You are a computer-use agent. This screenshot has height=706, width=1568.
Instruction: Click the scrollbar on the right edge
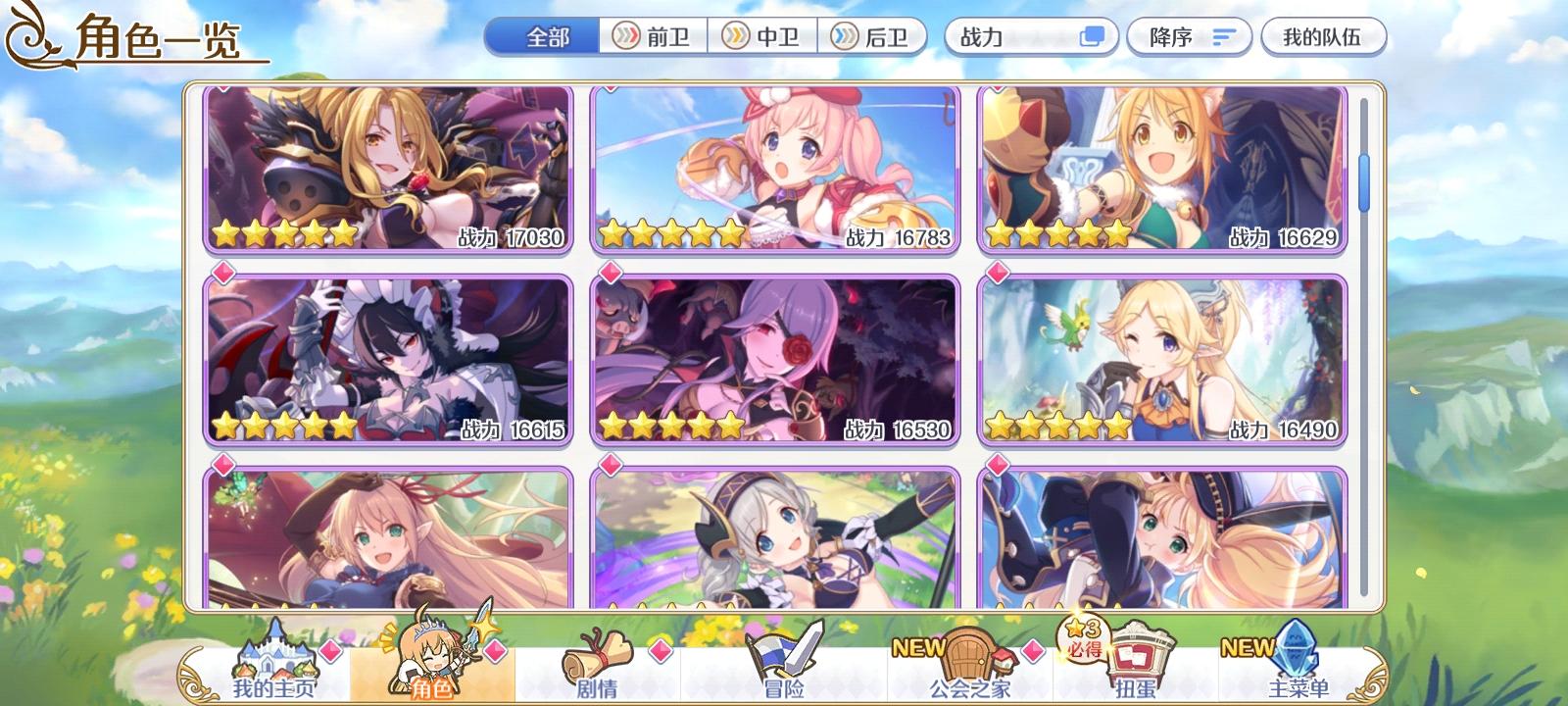(x=1363, y=181)
